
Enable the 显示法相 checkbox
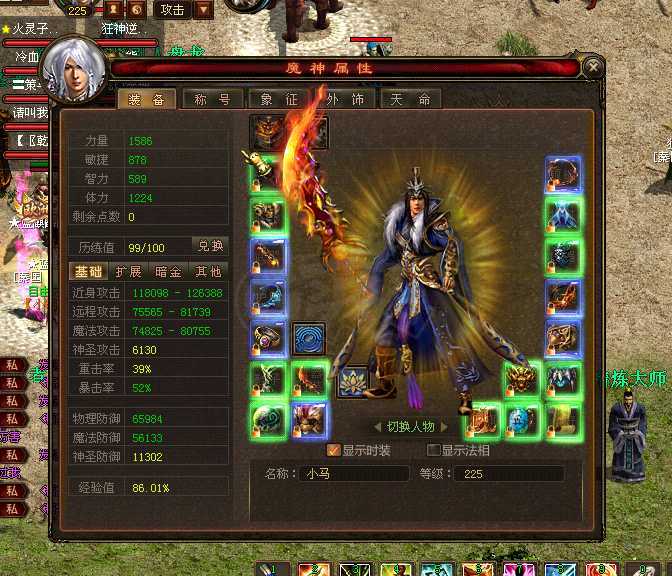[x=434, y=450]
